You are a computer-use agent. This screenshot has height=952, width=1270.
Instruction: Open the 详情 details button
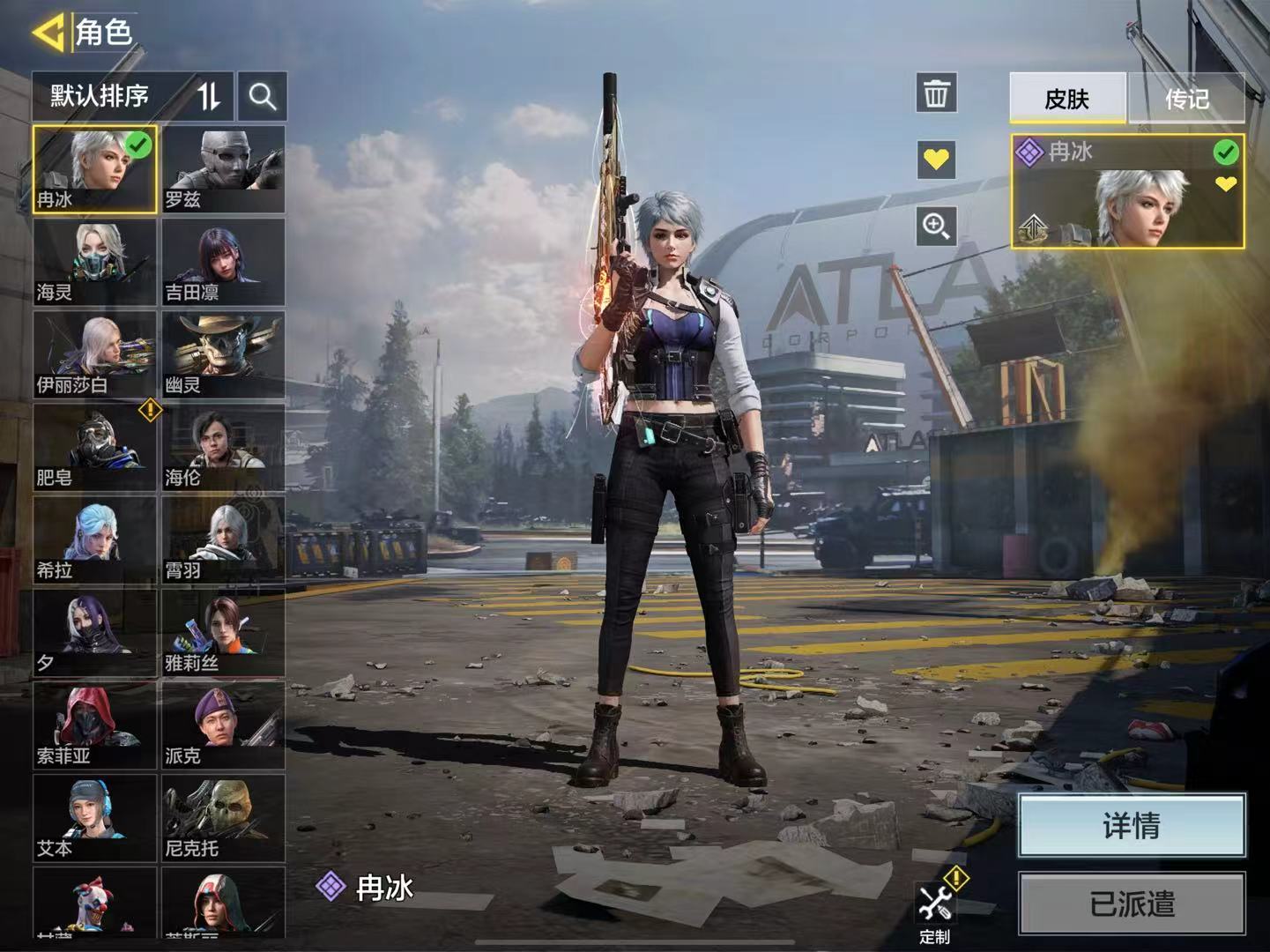[x=1132, y=825]
